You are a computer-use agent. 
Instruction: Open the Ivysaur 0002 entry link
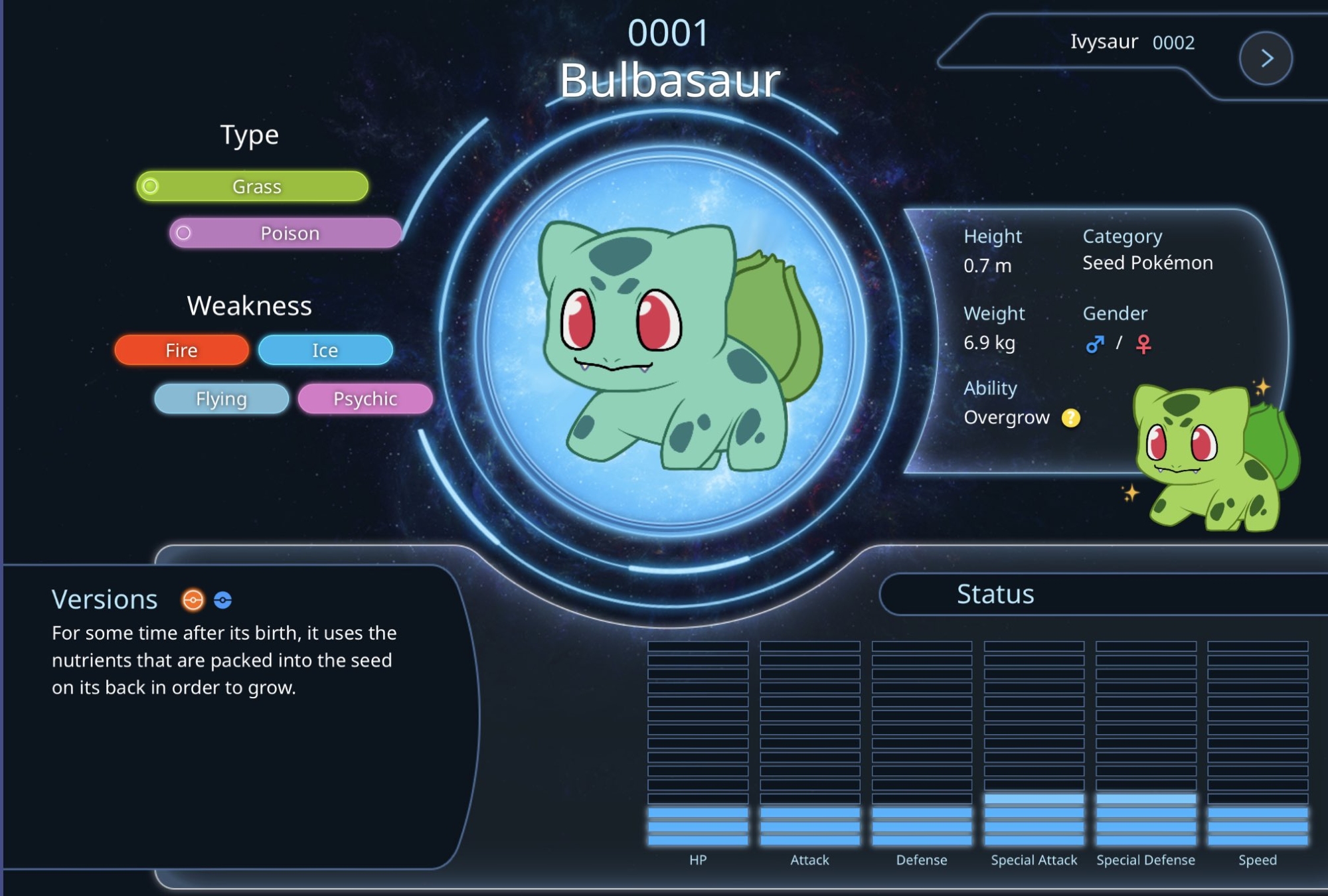(1132, 42)
